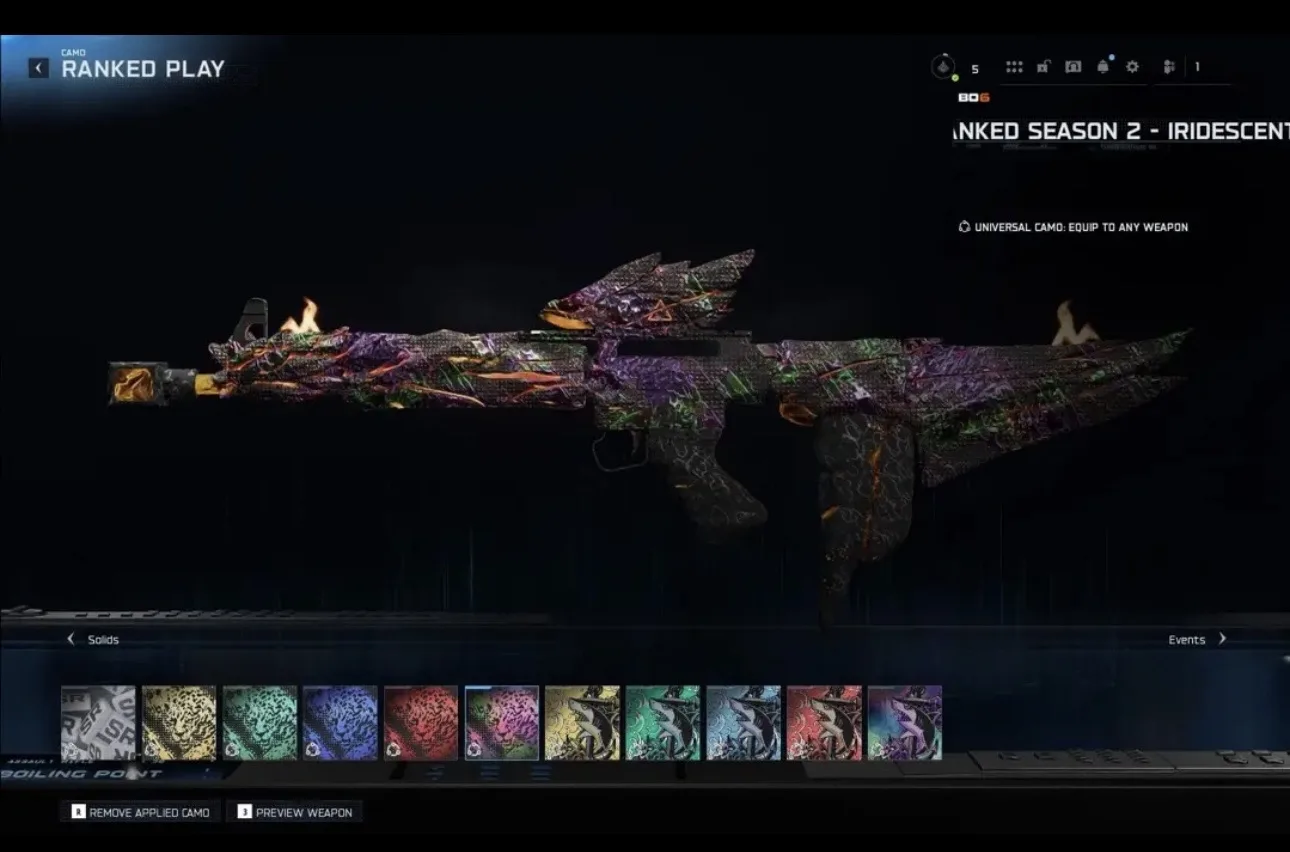Equip the red shark camo
The image size is (1290, 852).
pyautogui.click(x=824, y=722)
